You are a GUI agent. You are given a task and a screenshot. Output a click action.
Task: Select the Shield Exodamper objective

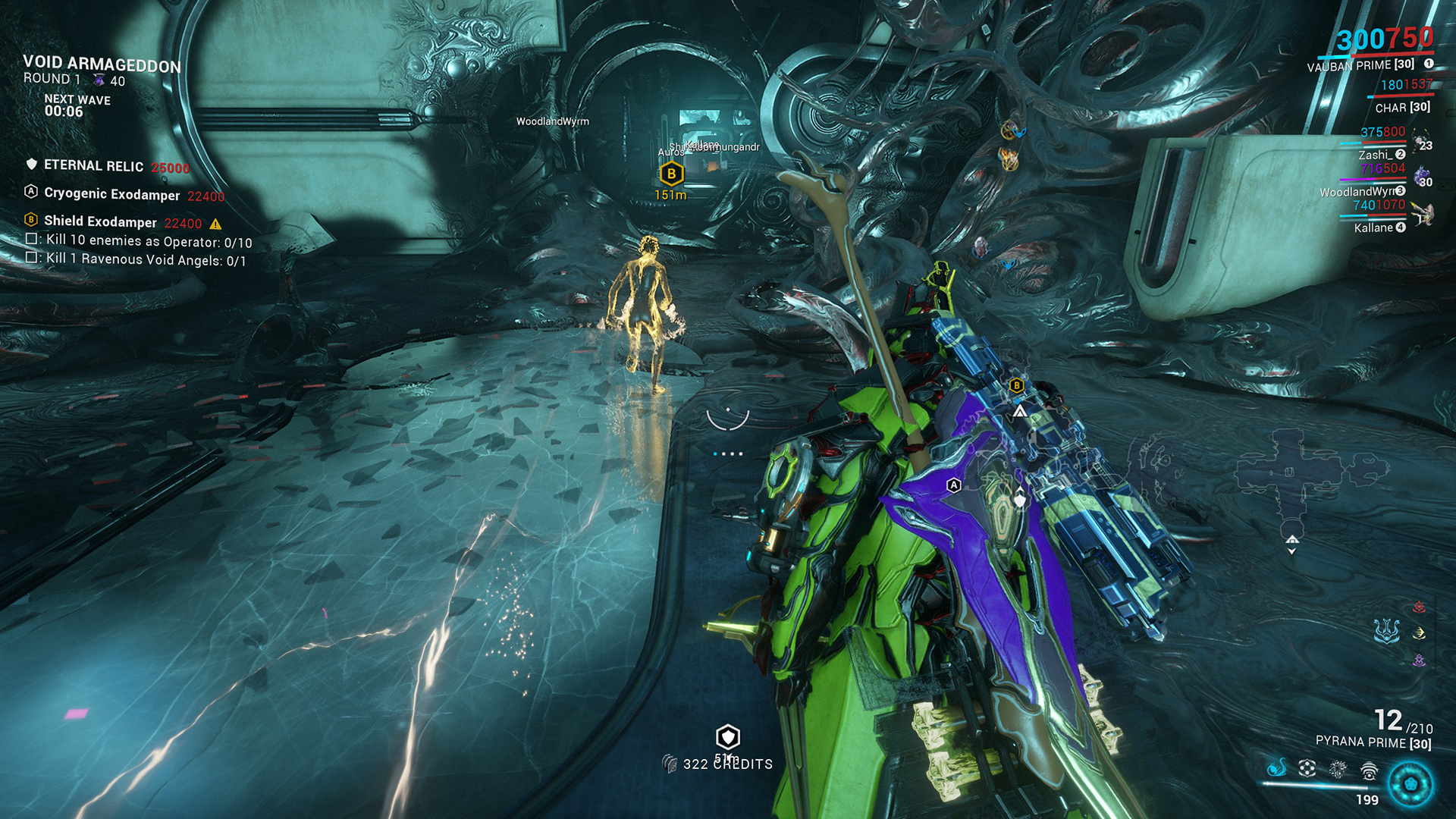(100, 221)
